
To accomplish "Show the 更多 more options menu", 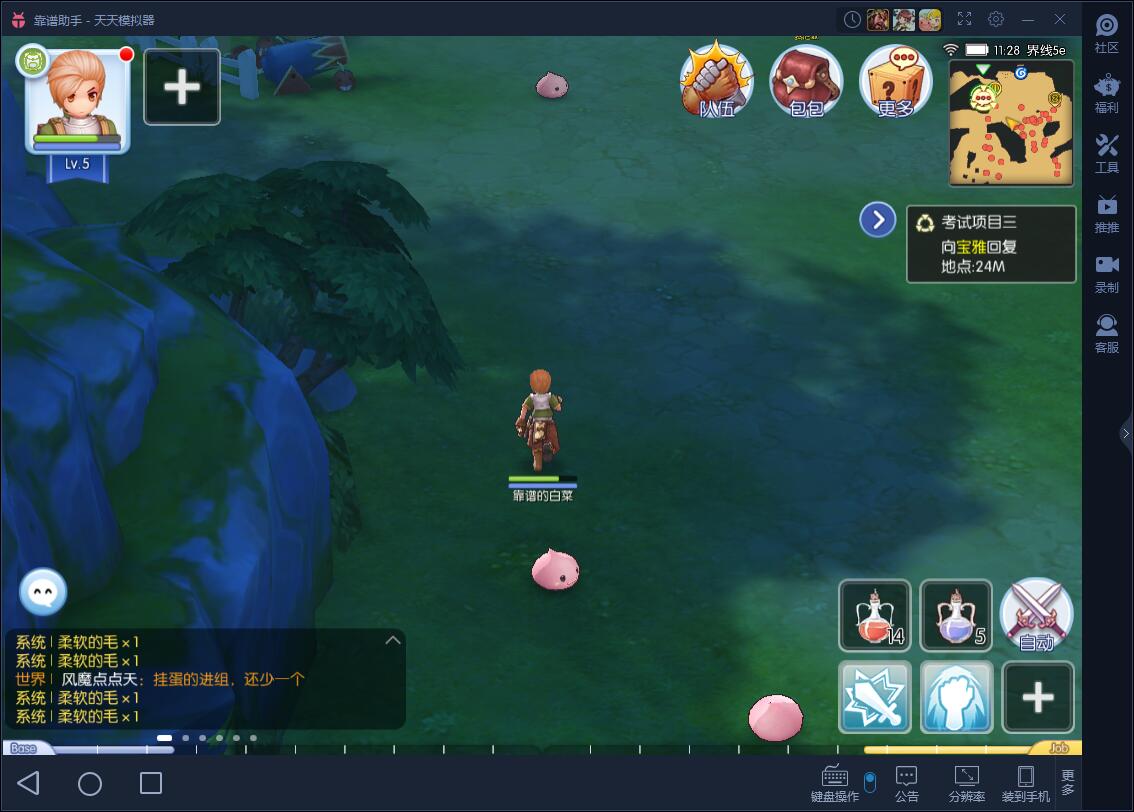I will pos(895,81).
